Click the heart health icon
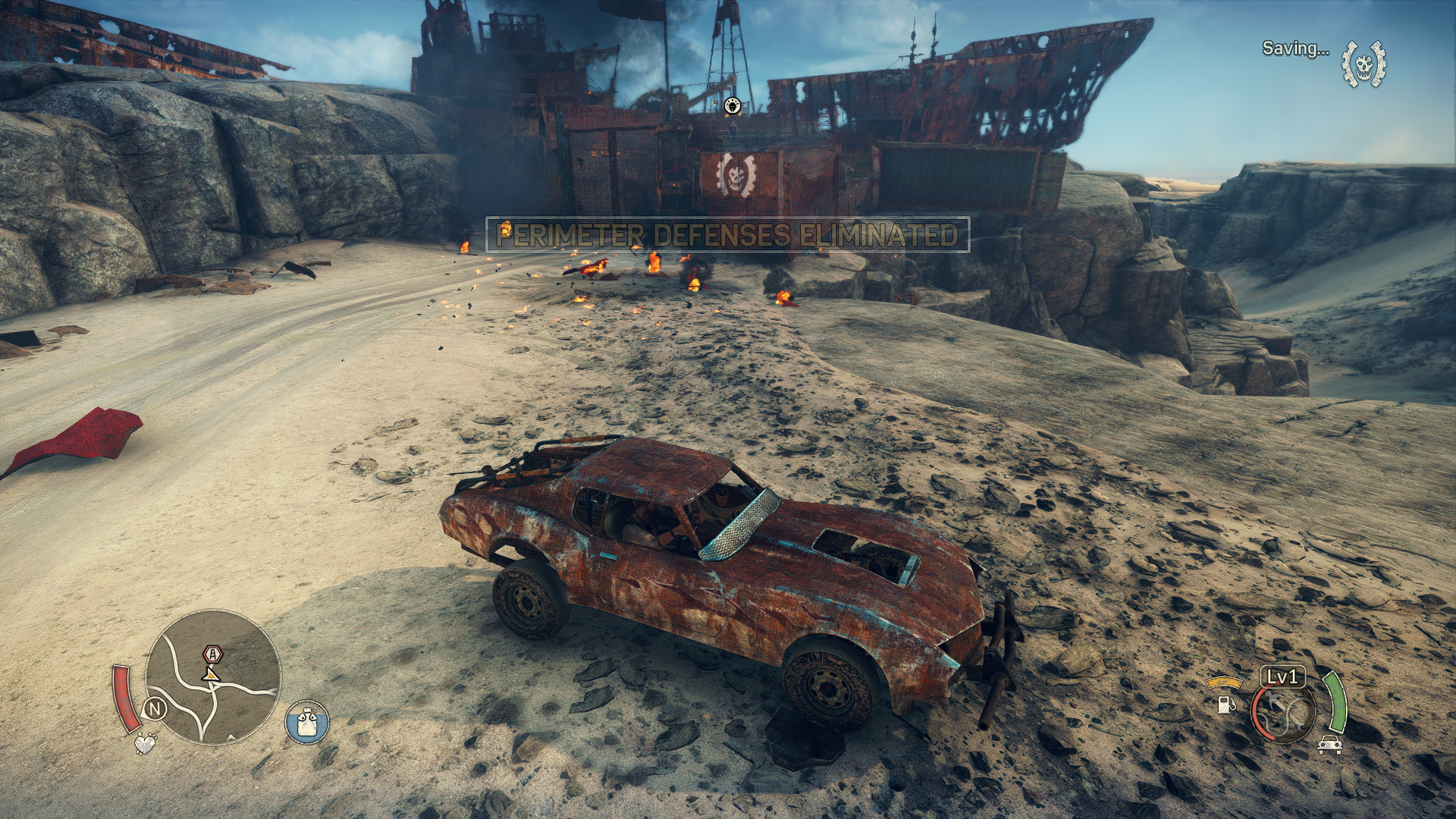Screen dimensions: 1456x819 click(144, 743)
